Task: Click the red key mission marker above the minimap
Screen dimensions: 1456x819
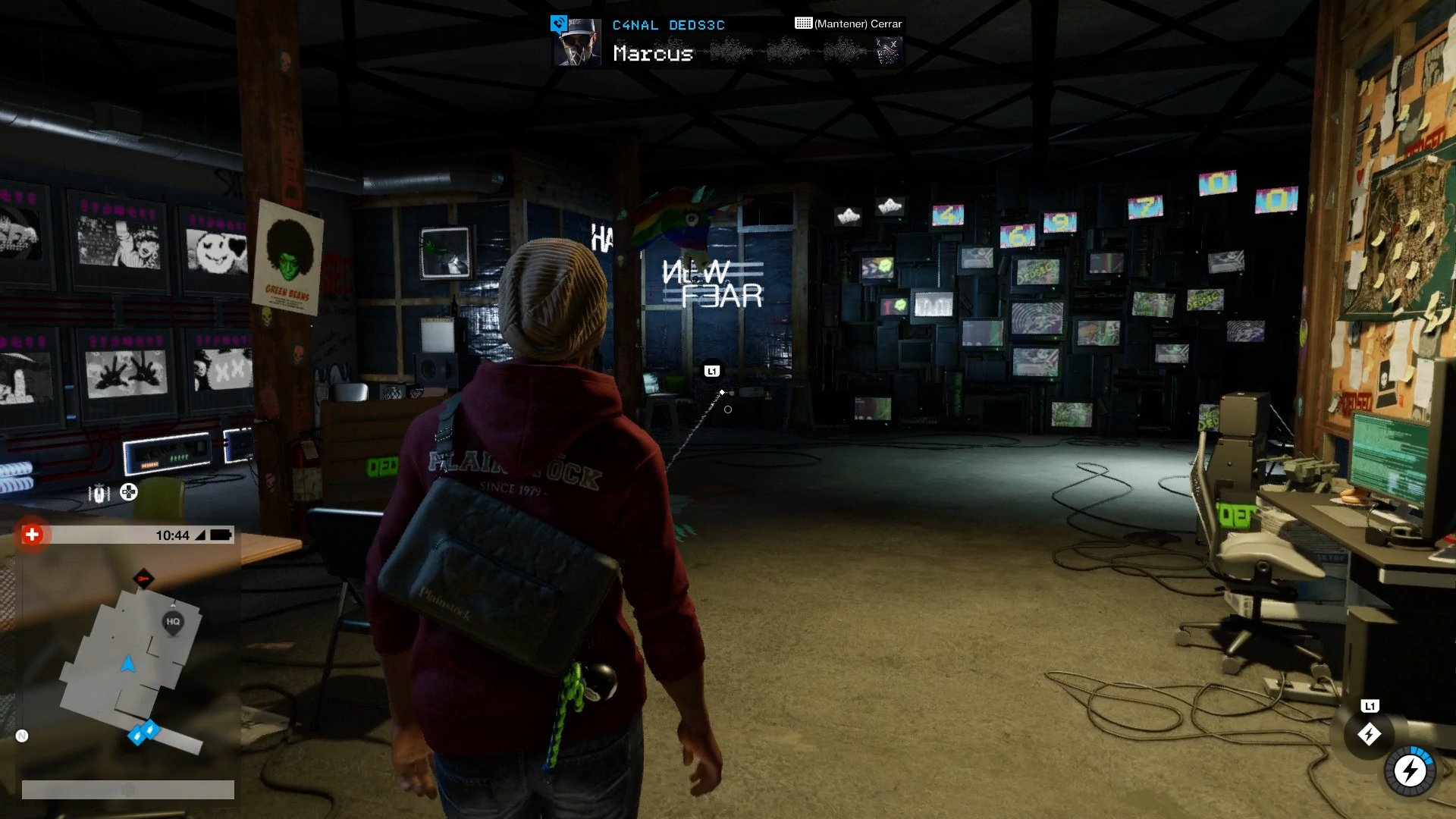Action: pyautogui.click(x=144, y=578)
